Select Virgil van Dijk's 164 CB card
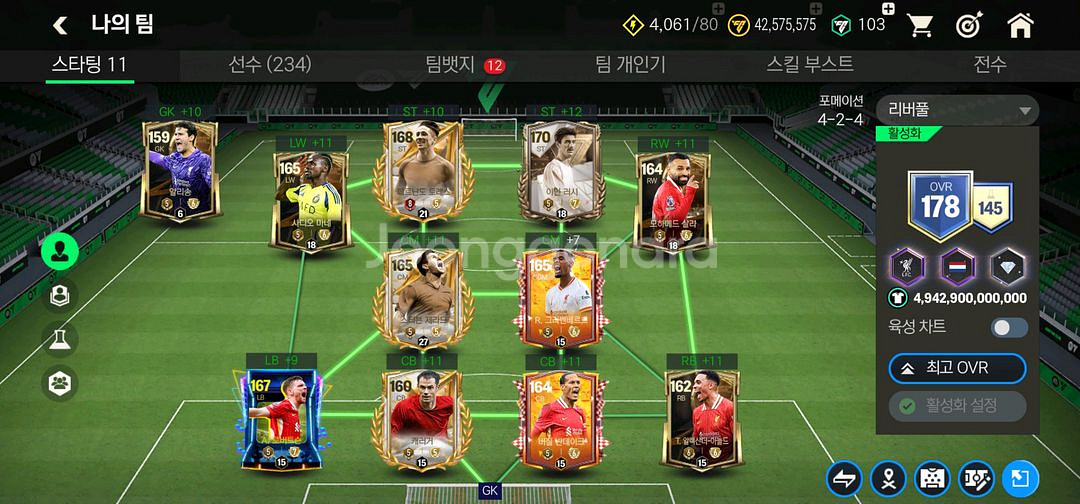The image size is (1080, 504). pos(557,418)
